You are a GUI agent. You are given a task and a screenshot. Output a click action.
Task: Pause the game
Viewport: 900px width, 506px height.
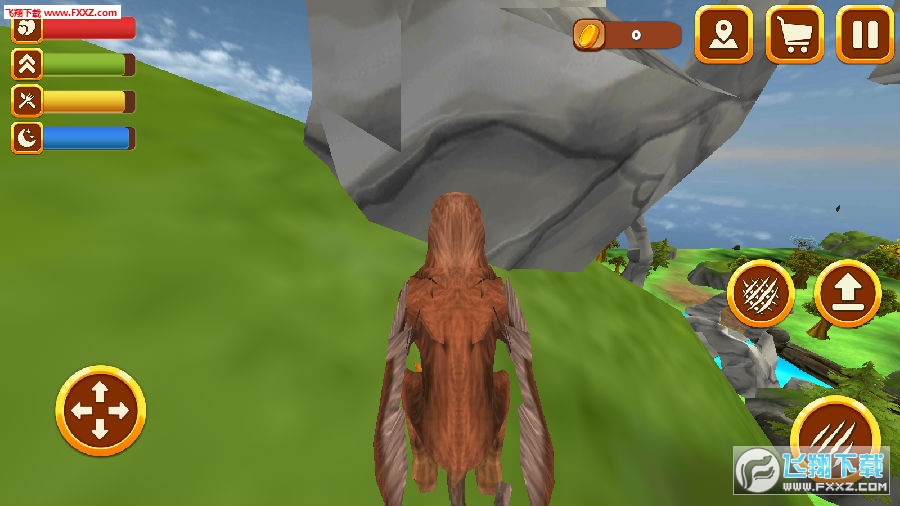click(x=864, y=35)
